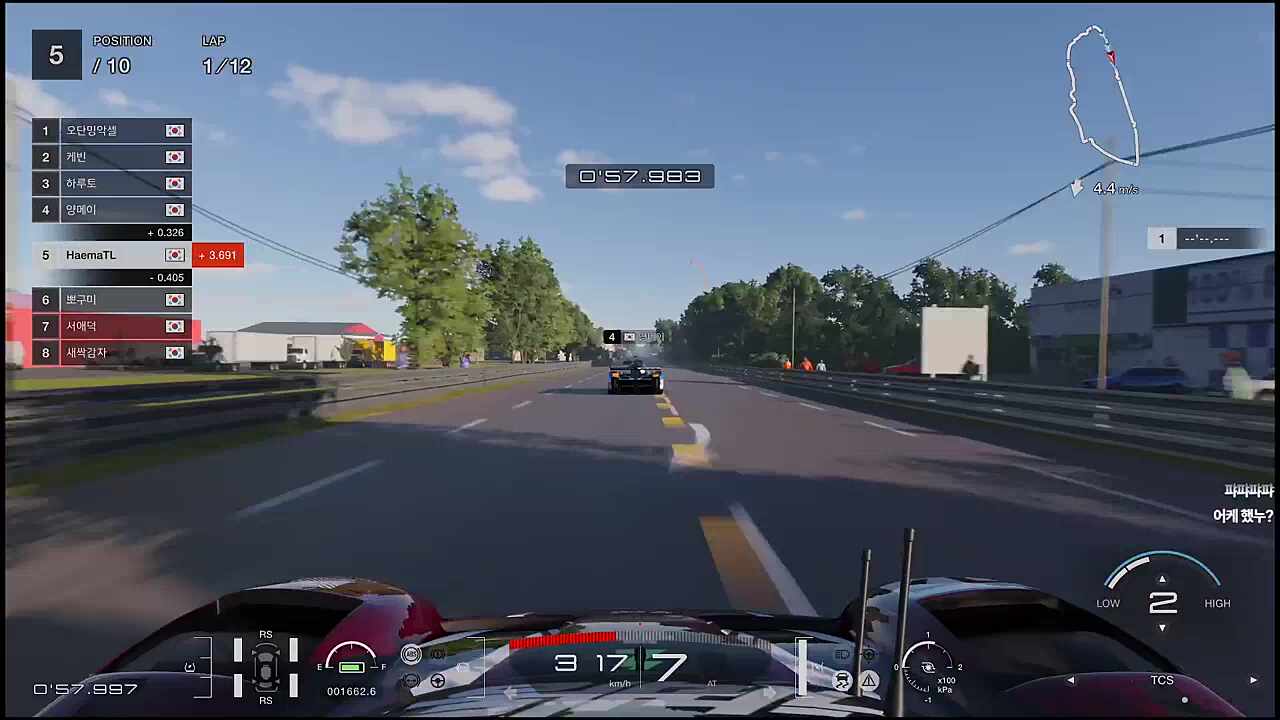This screenshot has width=1280, height=720.
Task: Pick the third-place driver 하루토
Action: 112,184
